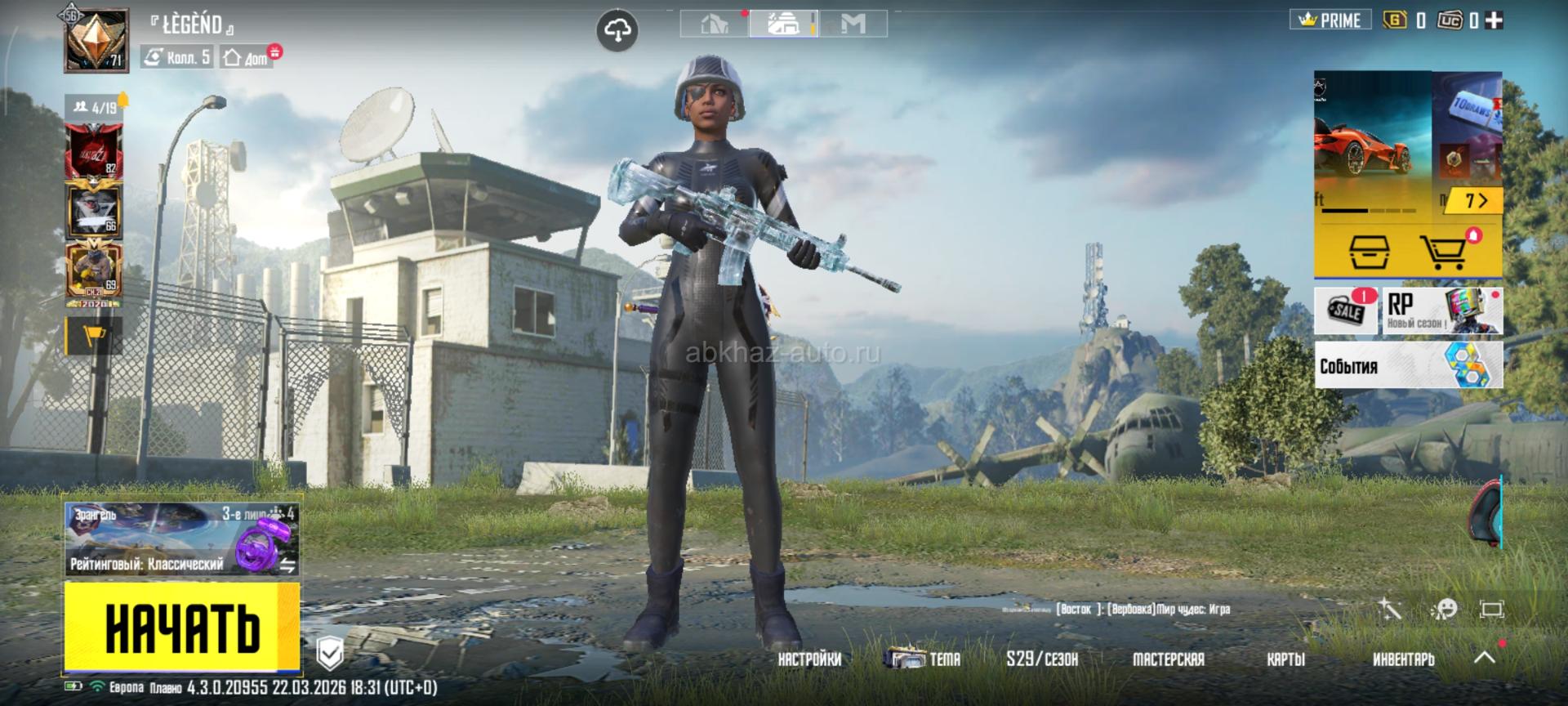Click the cloud download icon

[x=617, y=31]
